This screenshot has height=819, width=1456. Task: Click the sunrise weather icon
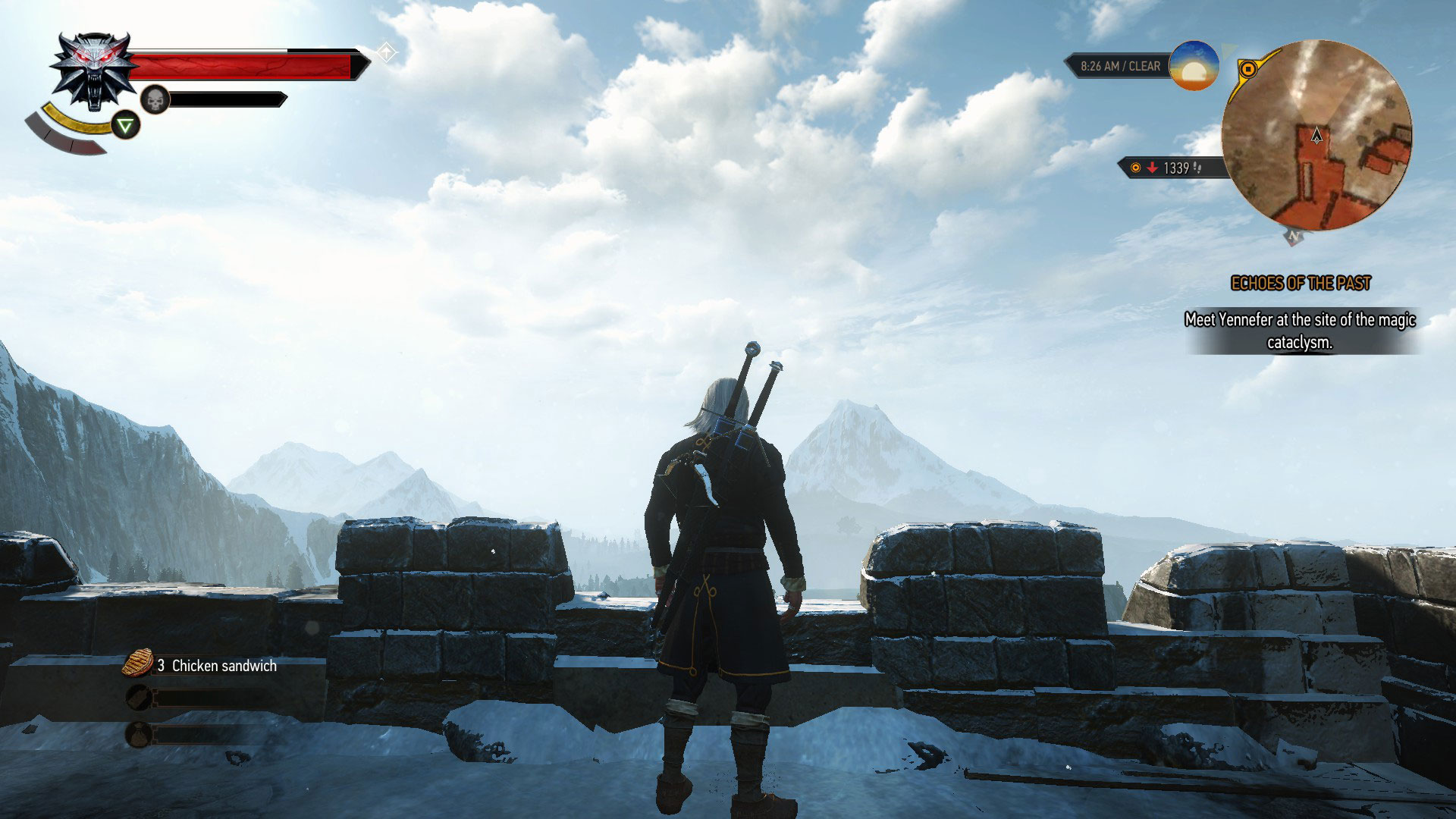point(1194,66)
